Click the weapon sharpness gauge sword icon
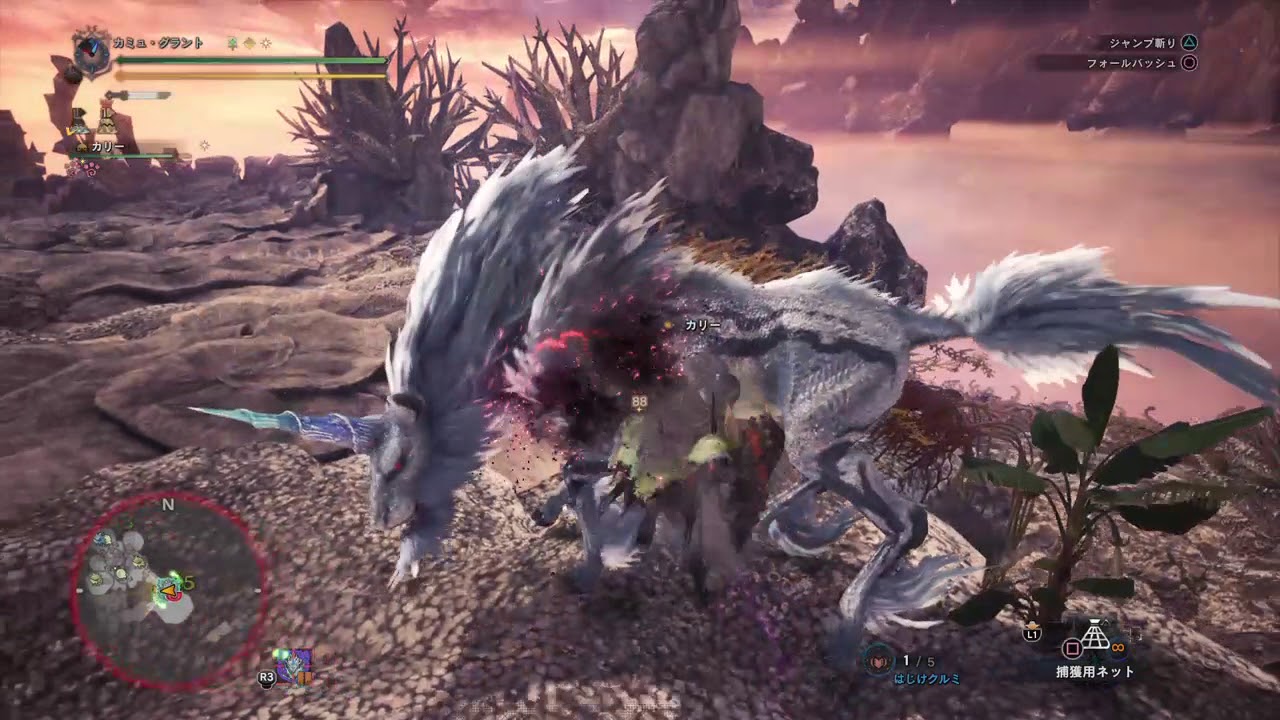Viewport: 1280px width, 720px height. tap(137, 96)
